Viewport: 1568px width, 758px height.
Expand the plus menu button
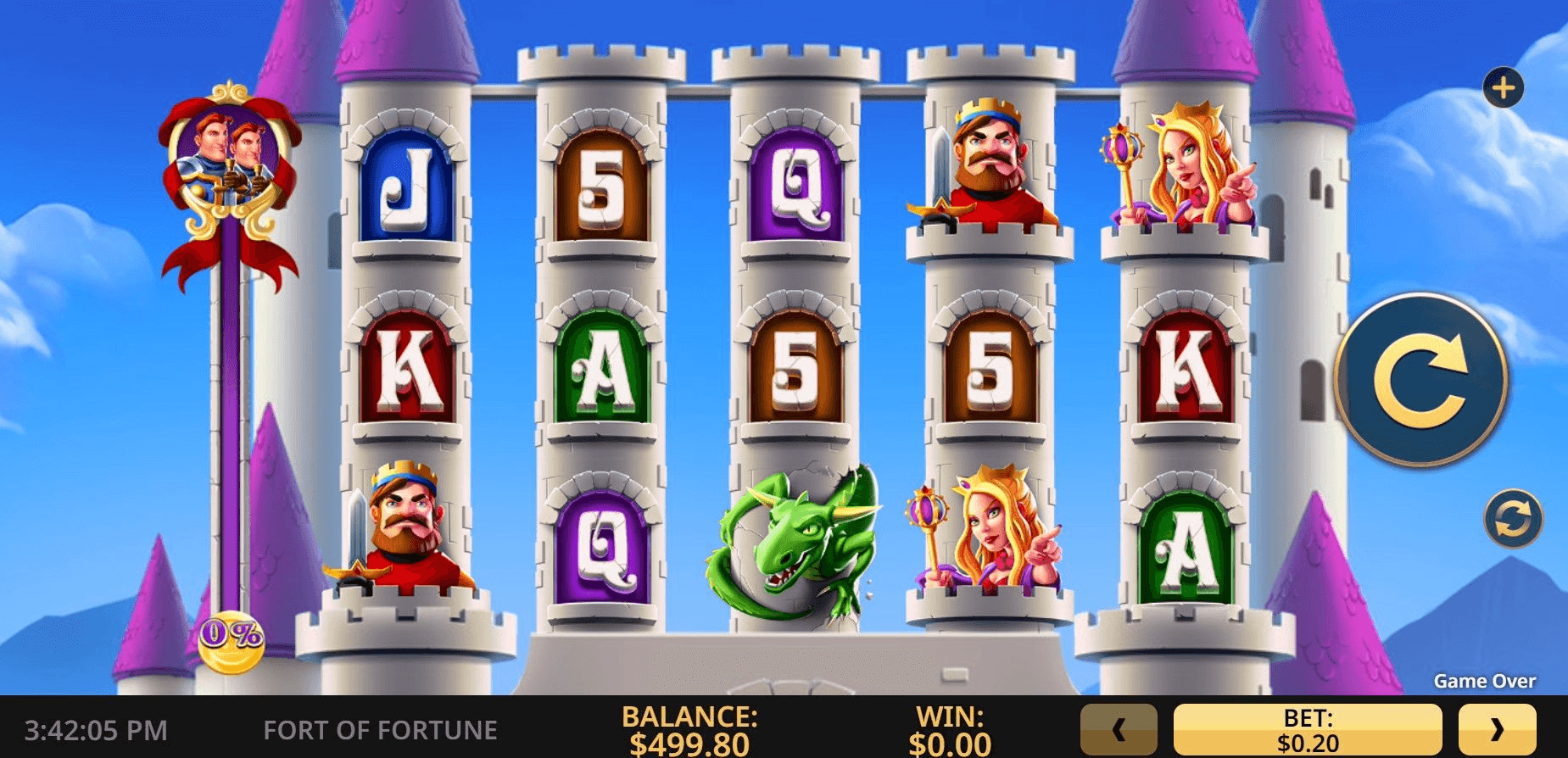click(x=1503, y=88)
